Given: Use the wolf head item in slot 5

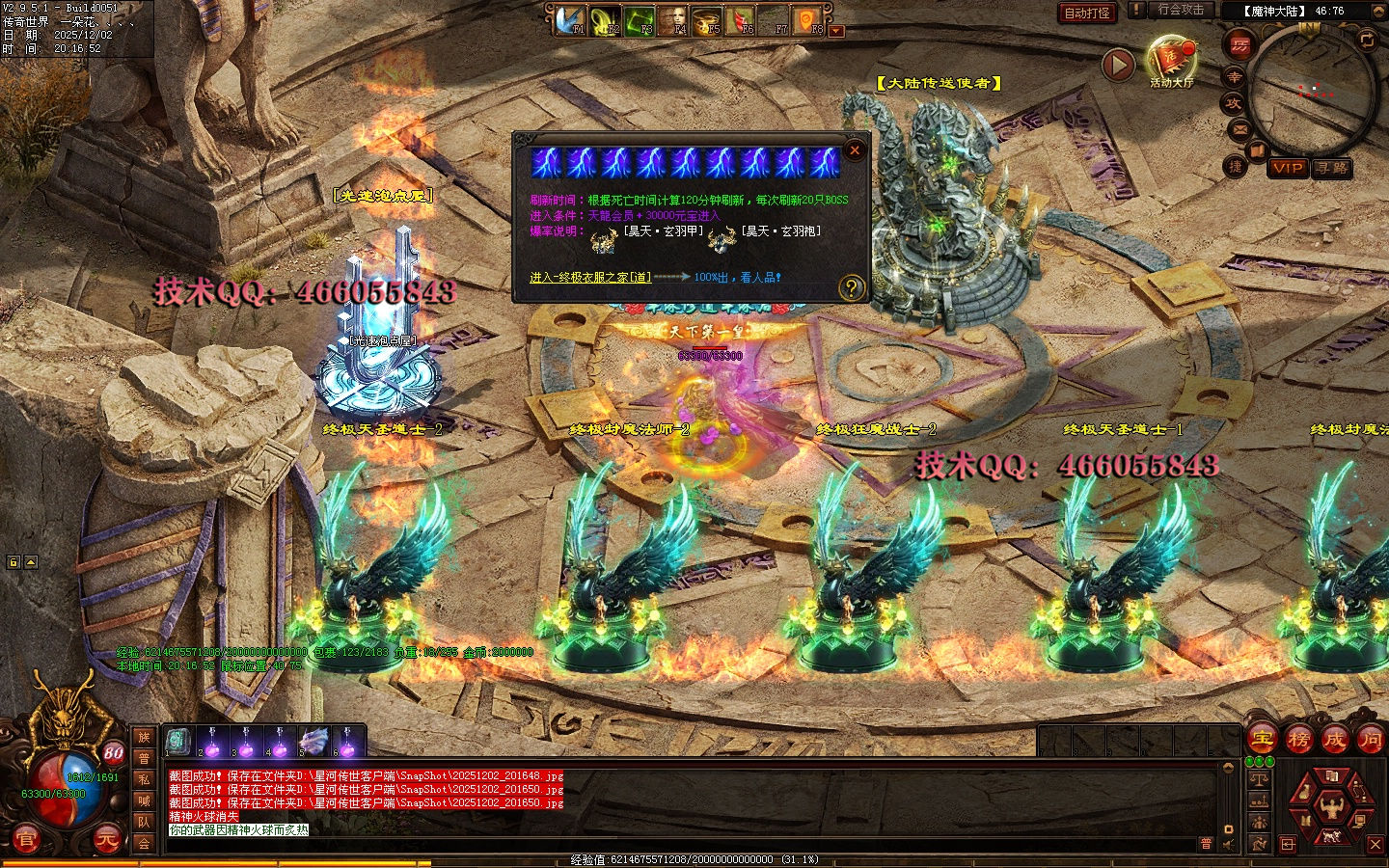Looking at the screenshot, I should (313, 742).
